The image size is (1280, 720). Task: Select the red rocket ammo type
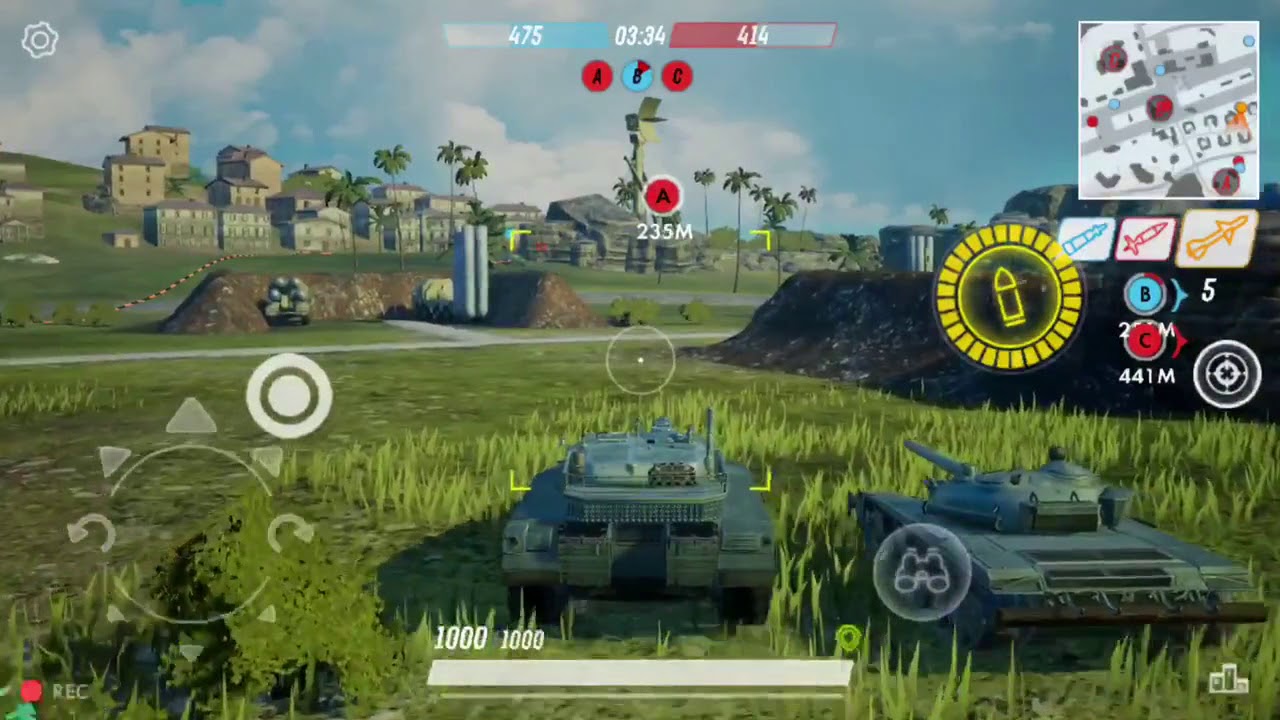tap(1146, 241)
